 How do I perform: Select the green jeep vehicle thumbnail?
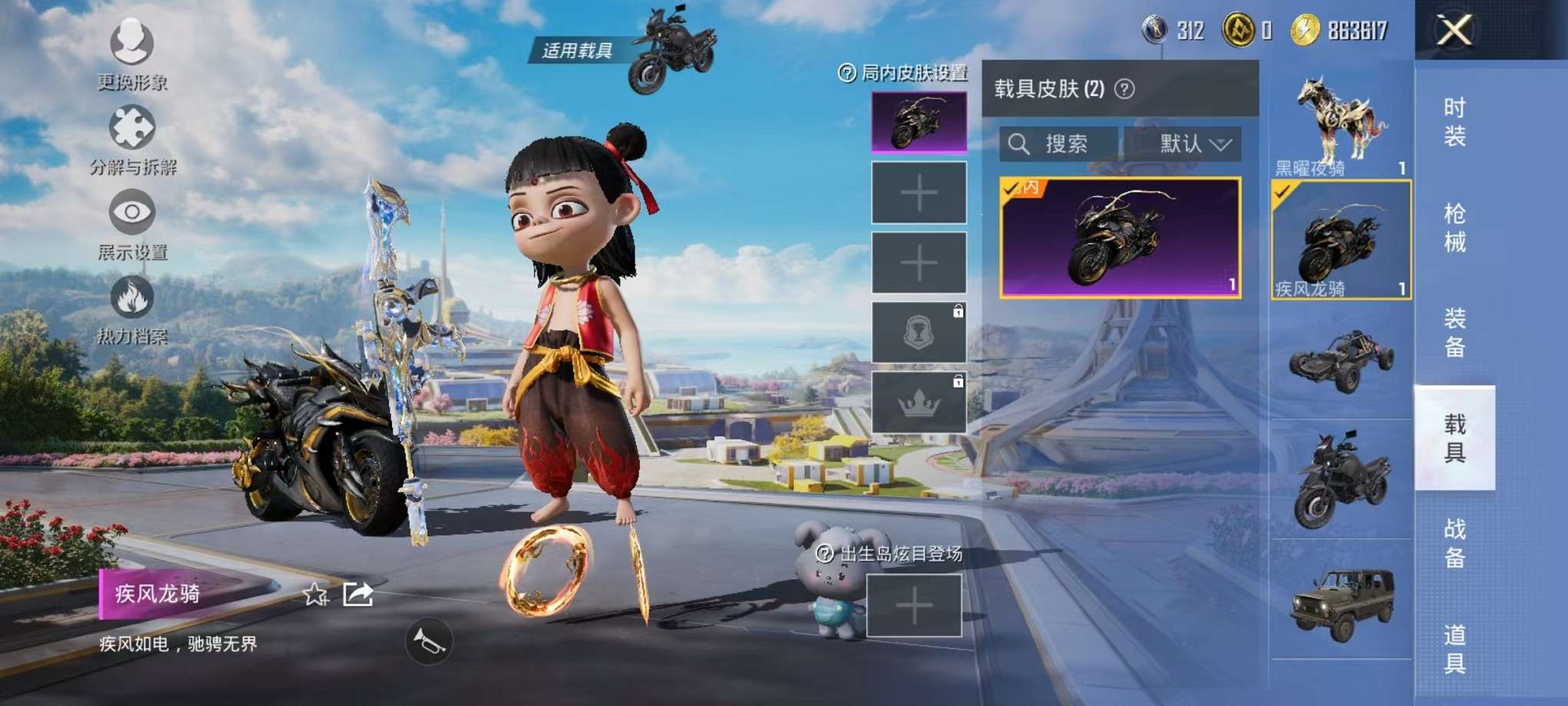tap(1340, 601)
